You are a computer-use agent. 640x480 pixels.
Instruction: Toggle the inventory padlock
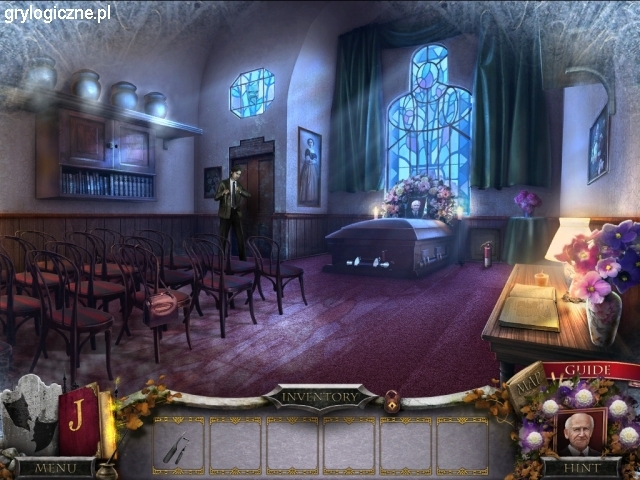[x=392, y=402]
